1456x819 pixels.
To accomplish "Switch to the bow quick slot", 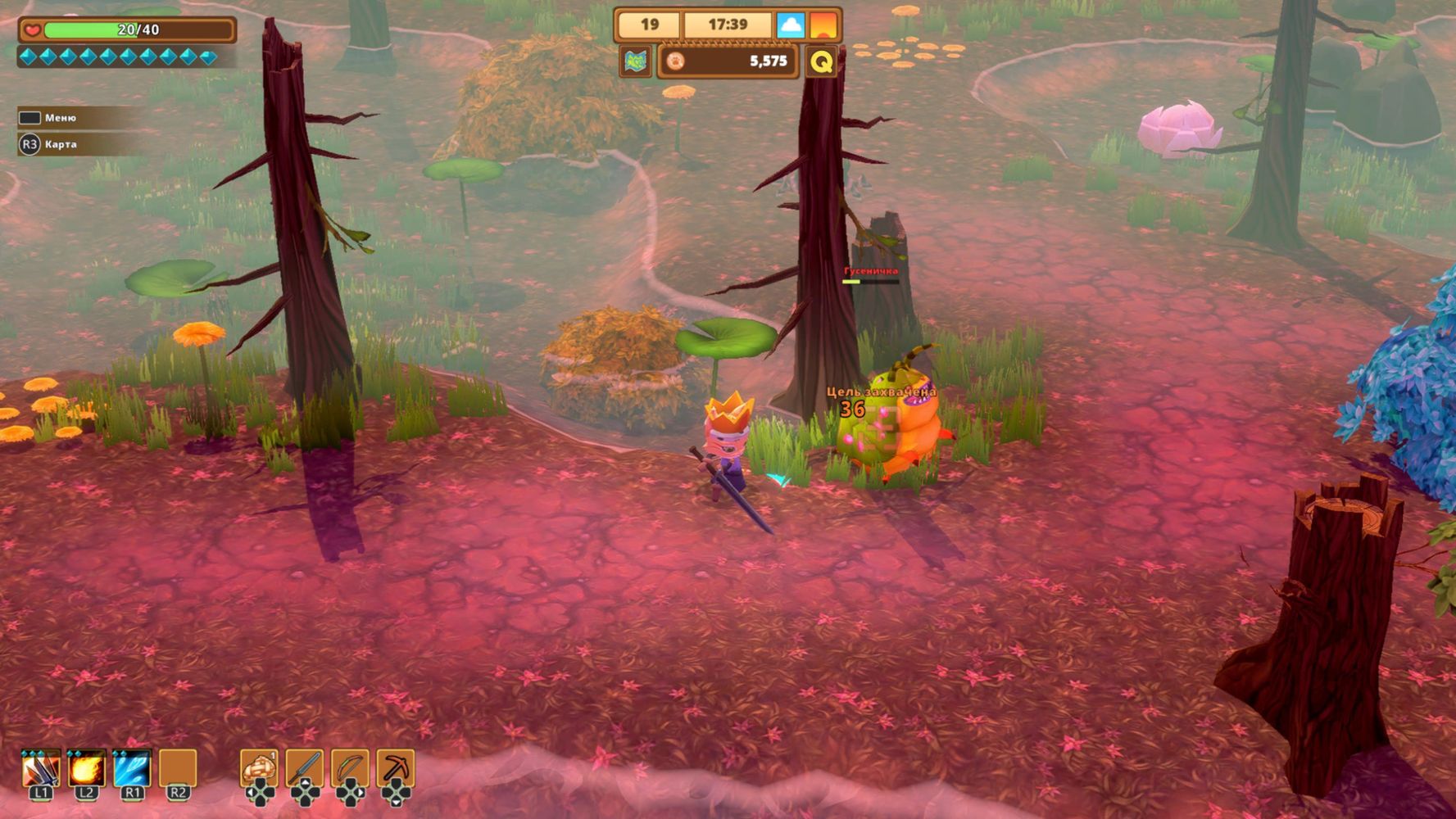I will click(x=351, y=770).
